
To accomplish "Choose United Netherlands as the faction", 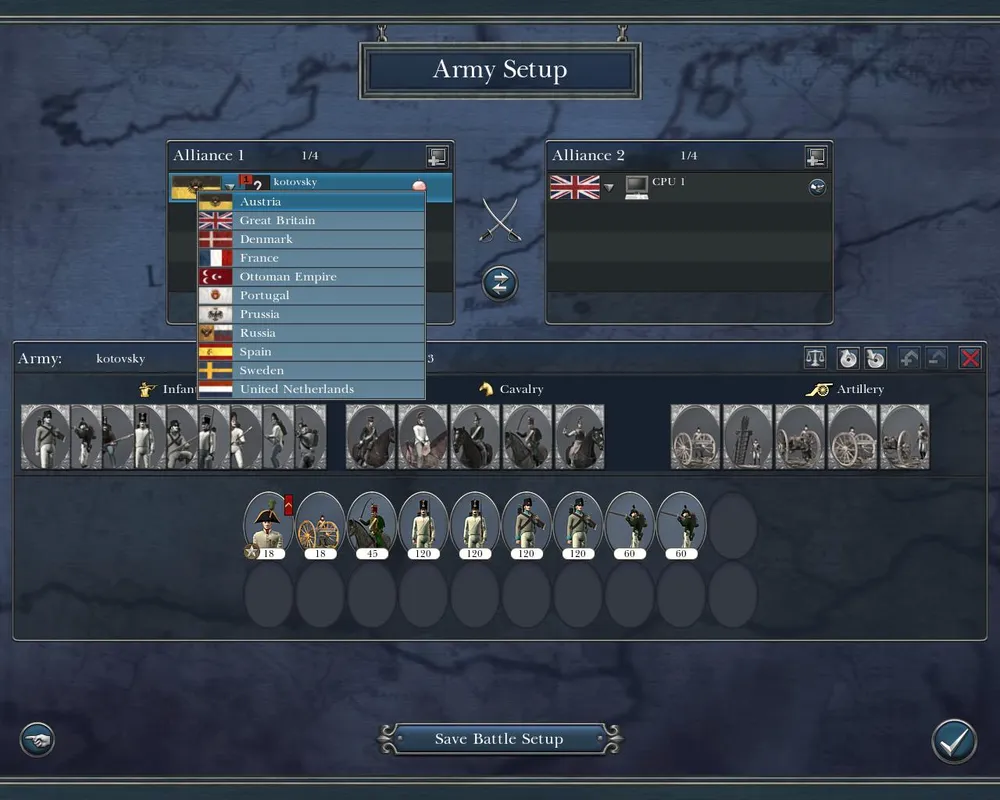I will 310,389.
